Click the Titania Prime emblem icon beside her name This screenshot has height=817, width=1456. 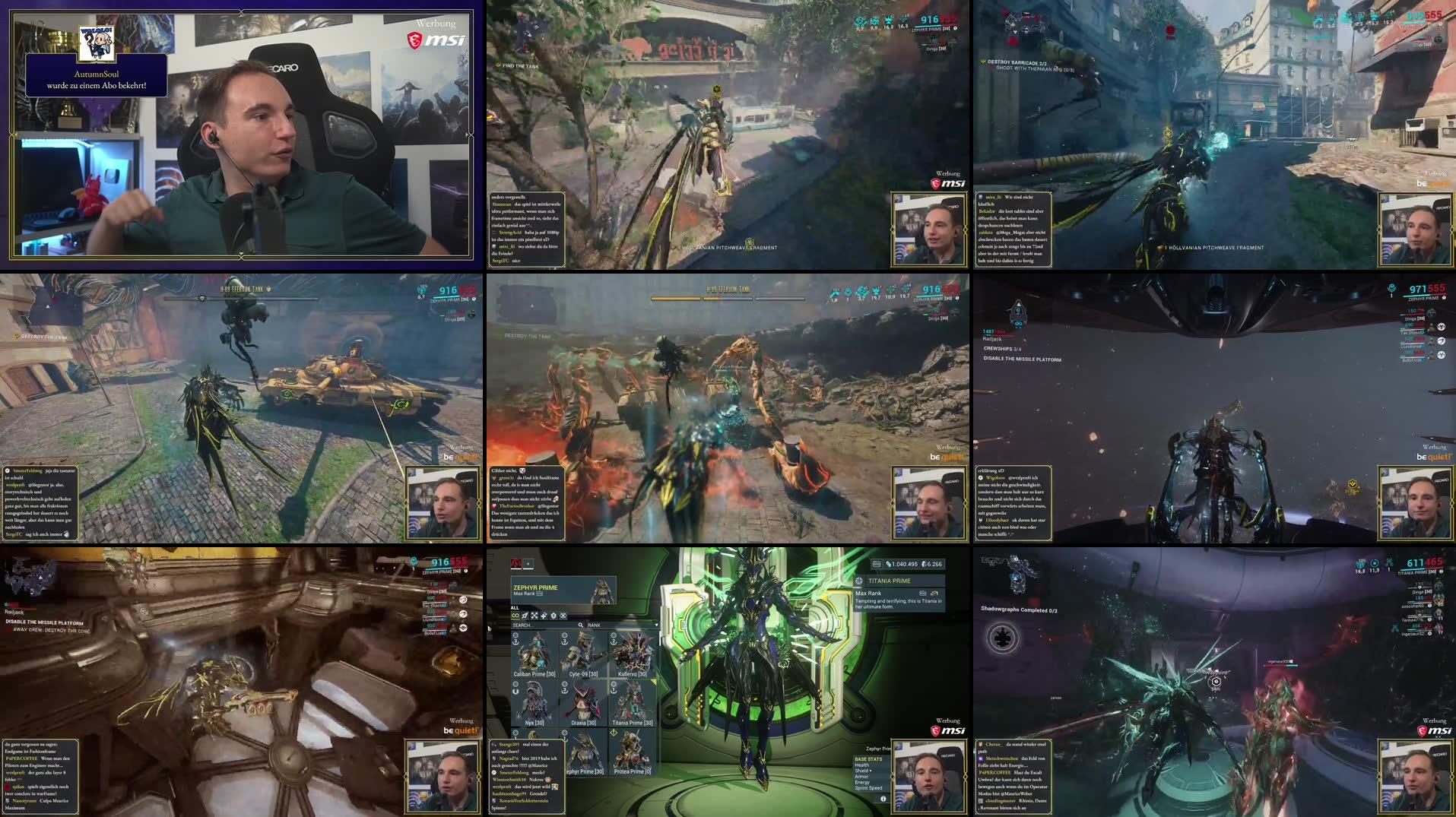[859, 581]
